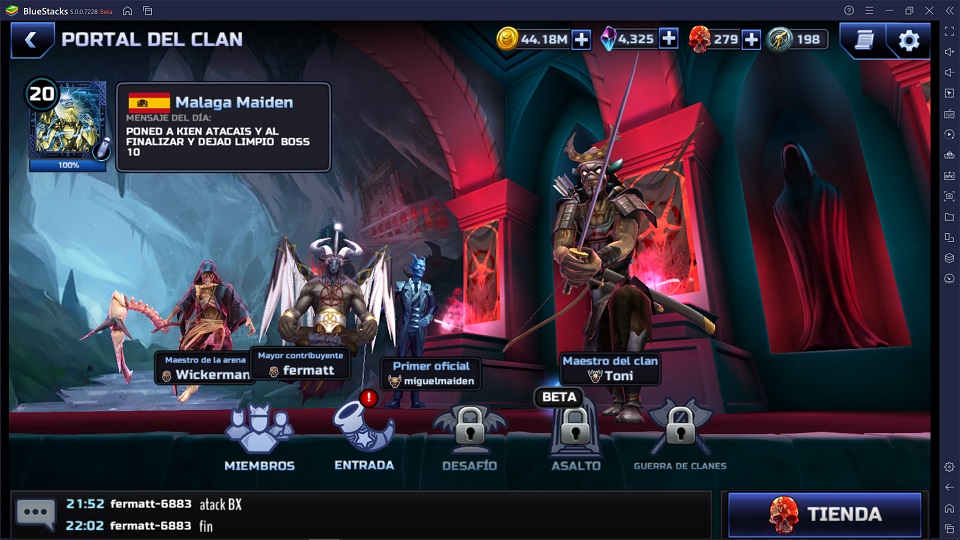Go back using the arrow button

point(31,40)
